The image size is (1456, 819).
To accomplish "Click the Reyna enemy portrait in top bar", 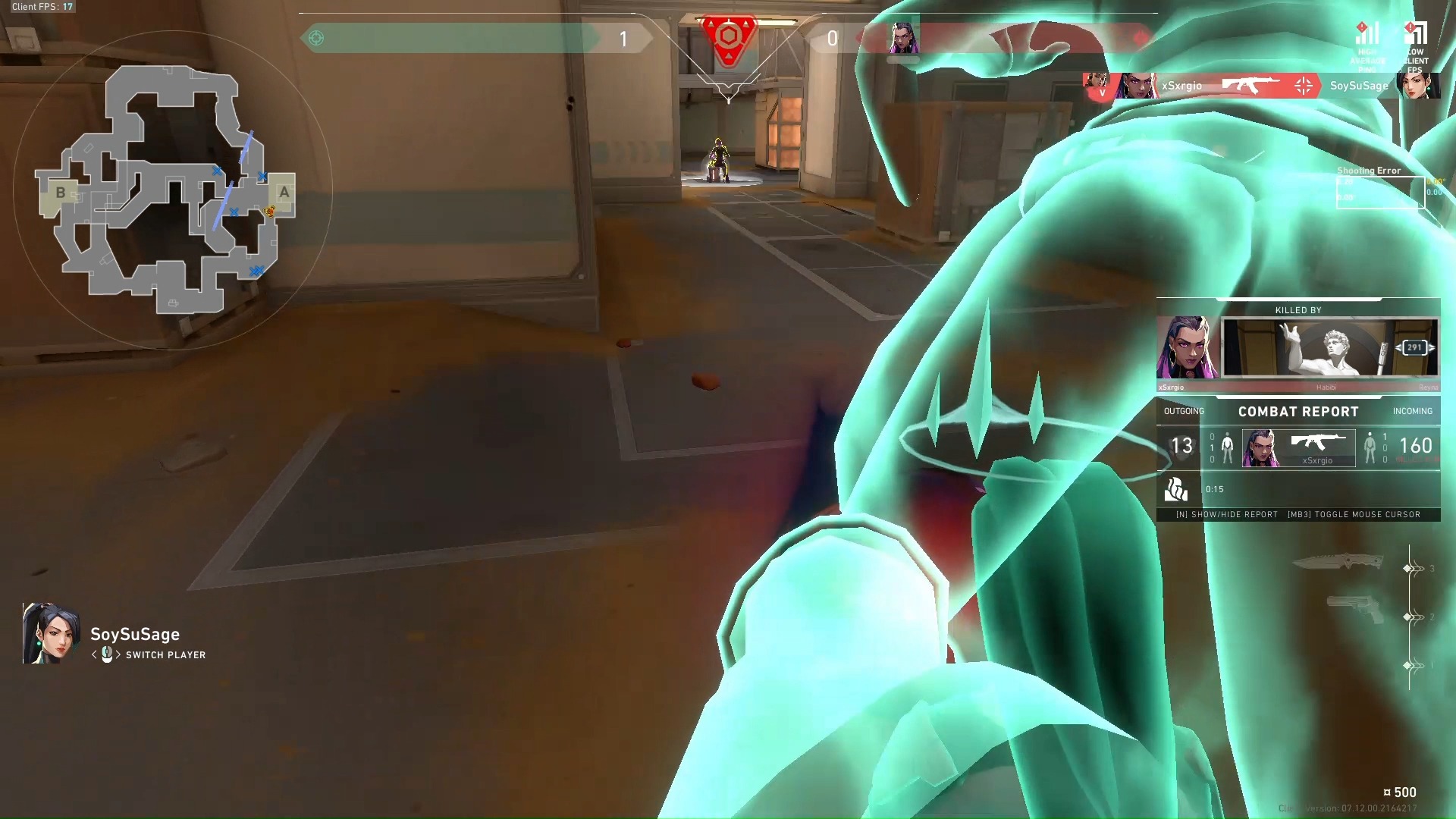I will click(x=903, y=37).
